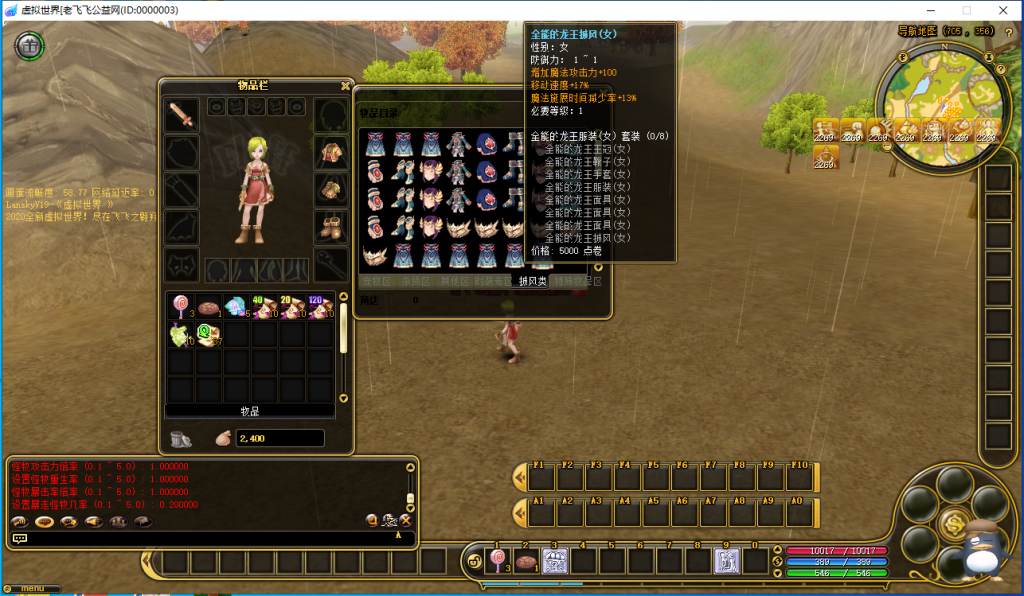This screenshot has width=1024, height=596.
Task: Use the parachute skill in hotbar slot 3
Action: point(554,561)
